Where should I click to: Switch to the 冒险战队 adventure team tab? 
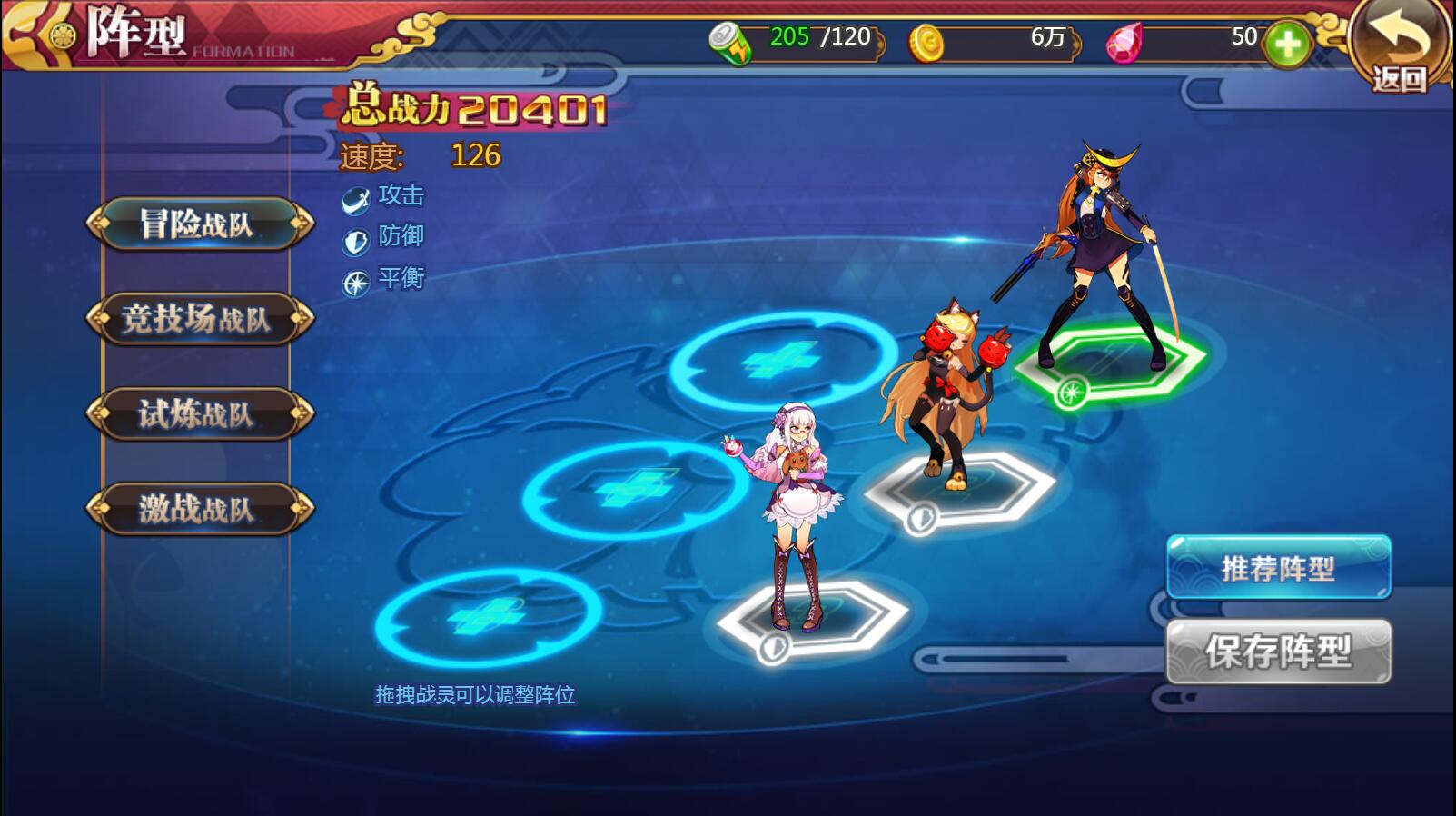199,224
